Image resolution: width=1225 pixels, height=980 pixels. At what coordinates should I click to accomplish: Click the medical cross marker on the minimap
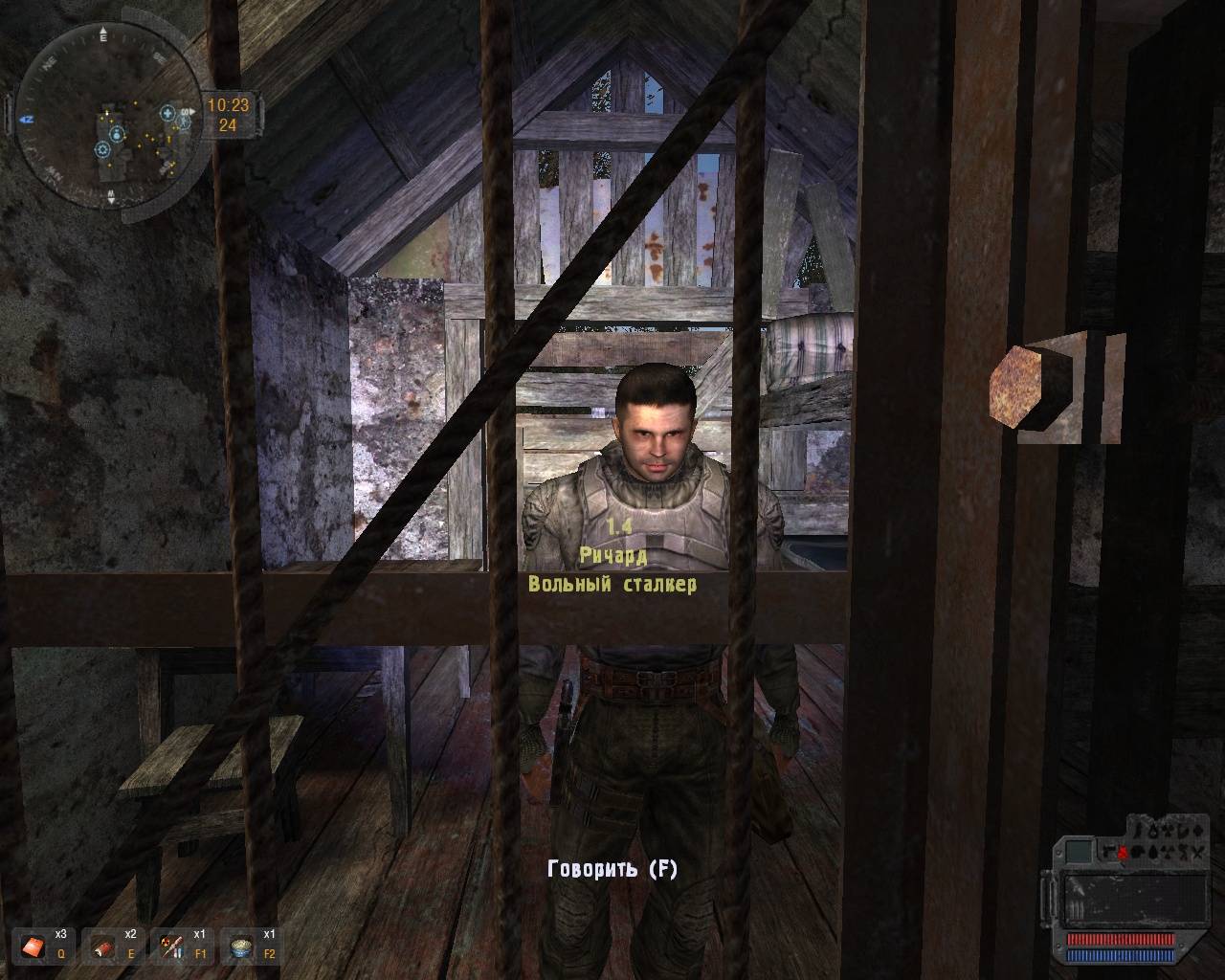coord(167,114)
